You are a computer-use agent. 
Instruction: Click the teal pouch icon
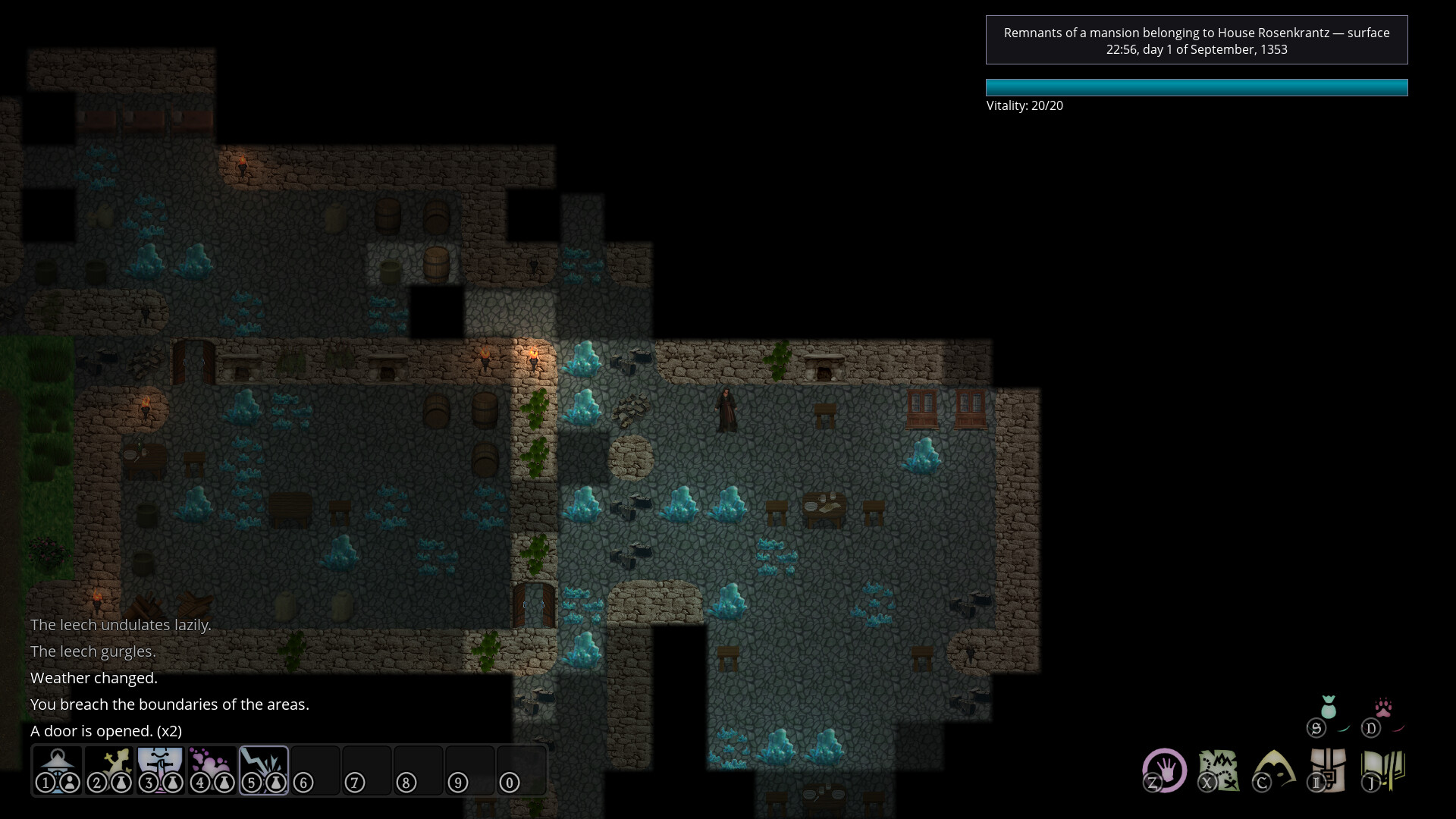(1328, 708)
